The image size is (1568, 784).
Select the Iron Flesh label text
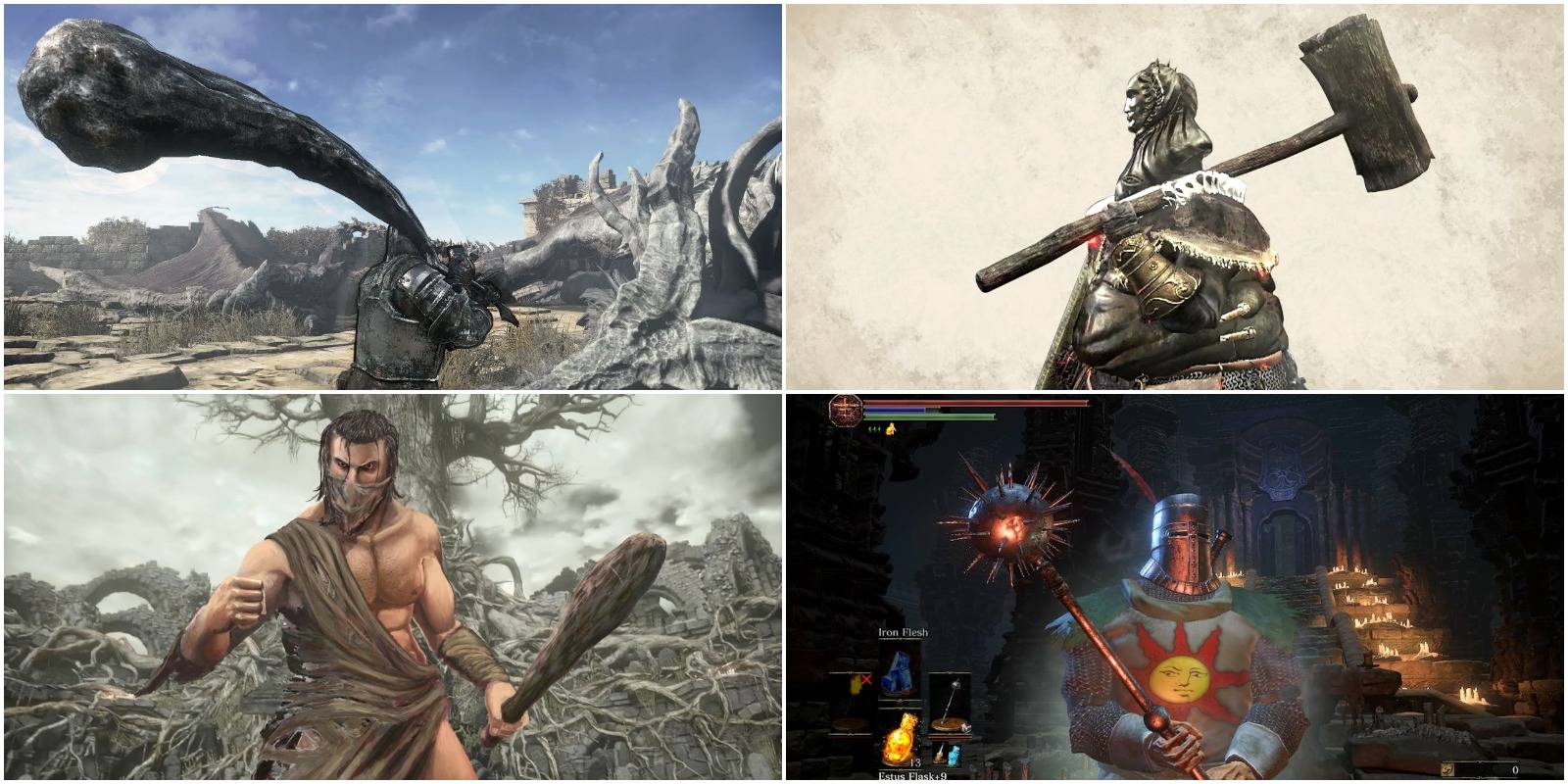pyautogui.click(x=903, y=633)
